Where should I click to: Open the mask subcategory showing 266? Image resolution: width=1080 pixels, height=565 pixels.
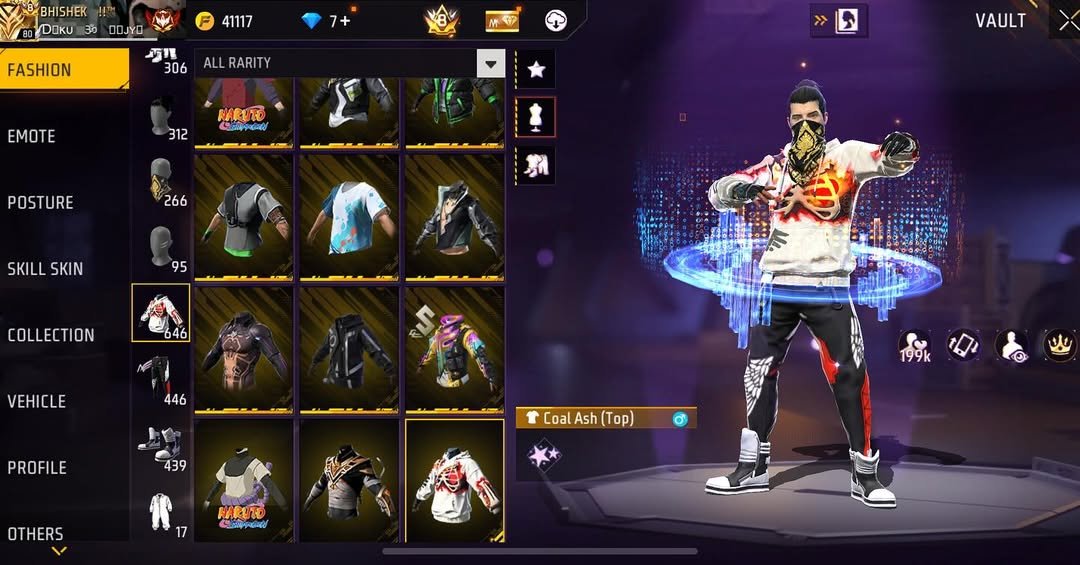click(x=160, y=181)
